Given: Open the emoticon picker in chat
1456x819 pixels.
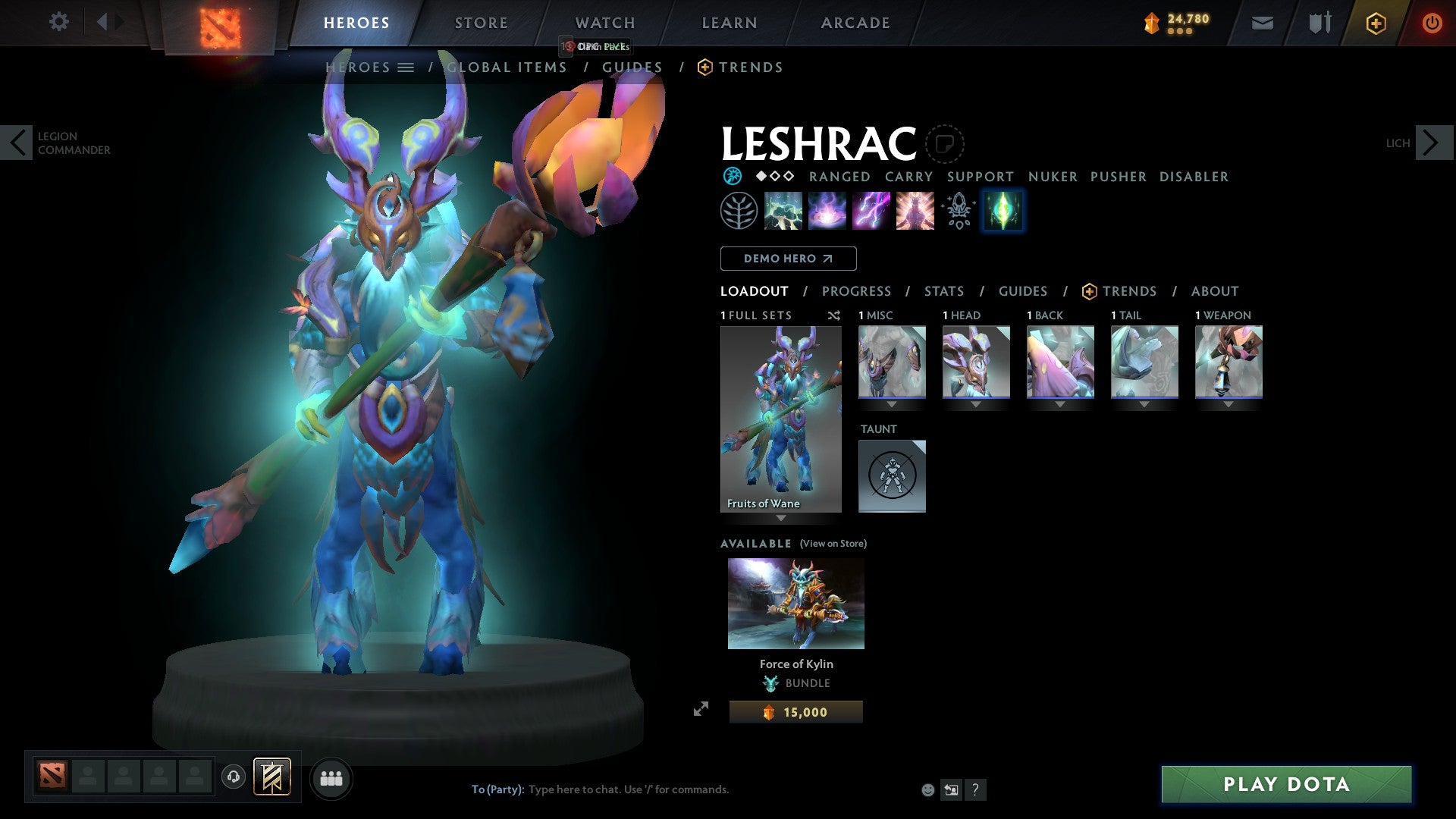Looking at the screenshot, I should [927, 789].
